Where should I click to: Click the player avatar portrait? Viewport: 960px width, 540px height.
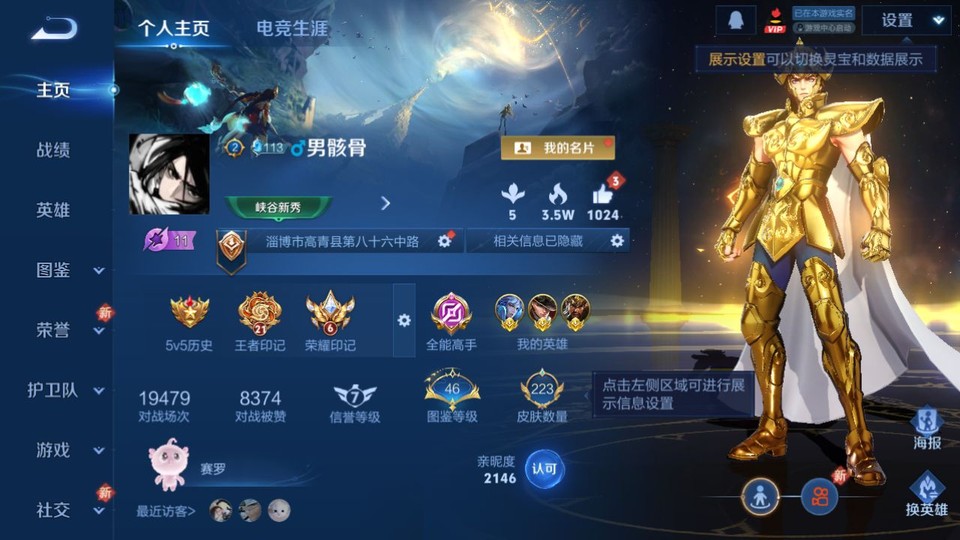tap(169, 174)
